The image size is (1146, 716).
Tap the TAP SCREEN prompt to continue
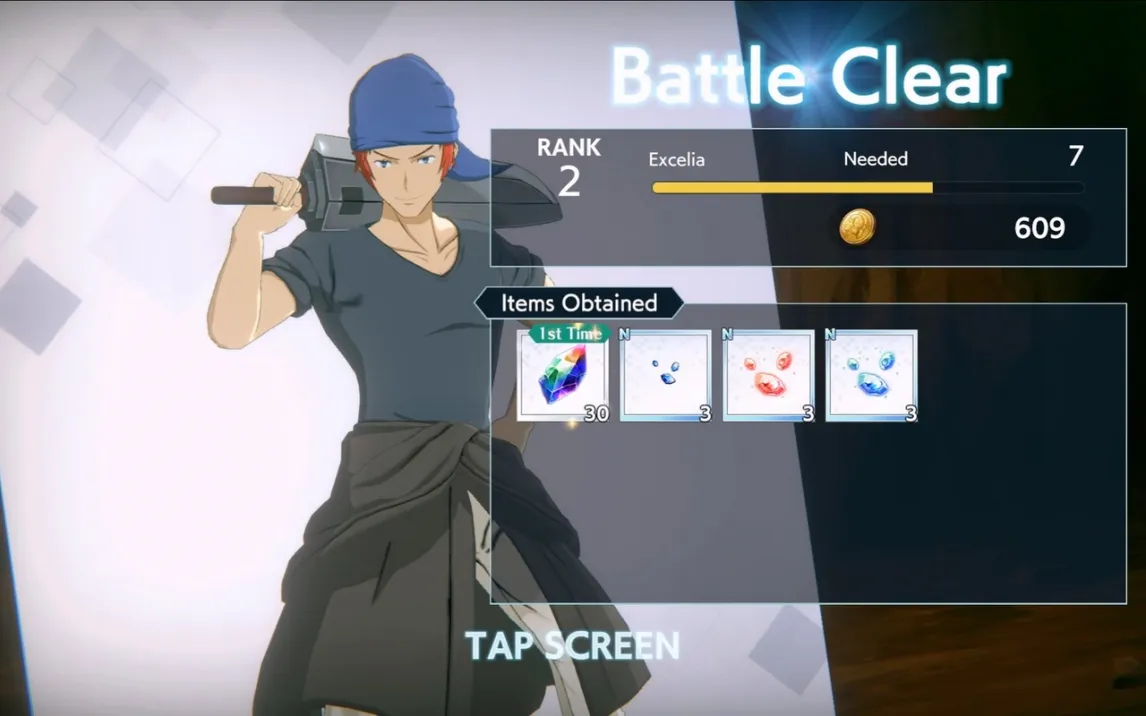coord(572,646)
